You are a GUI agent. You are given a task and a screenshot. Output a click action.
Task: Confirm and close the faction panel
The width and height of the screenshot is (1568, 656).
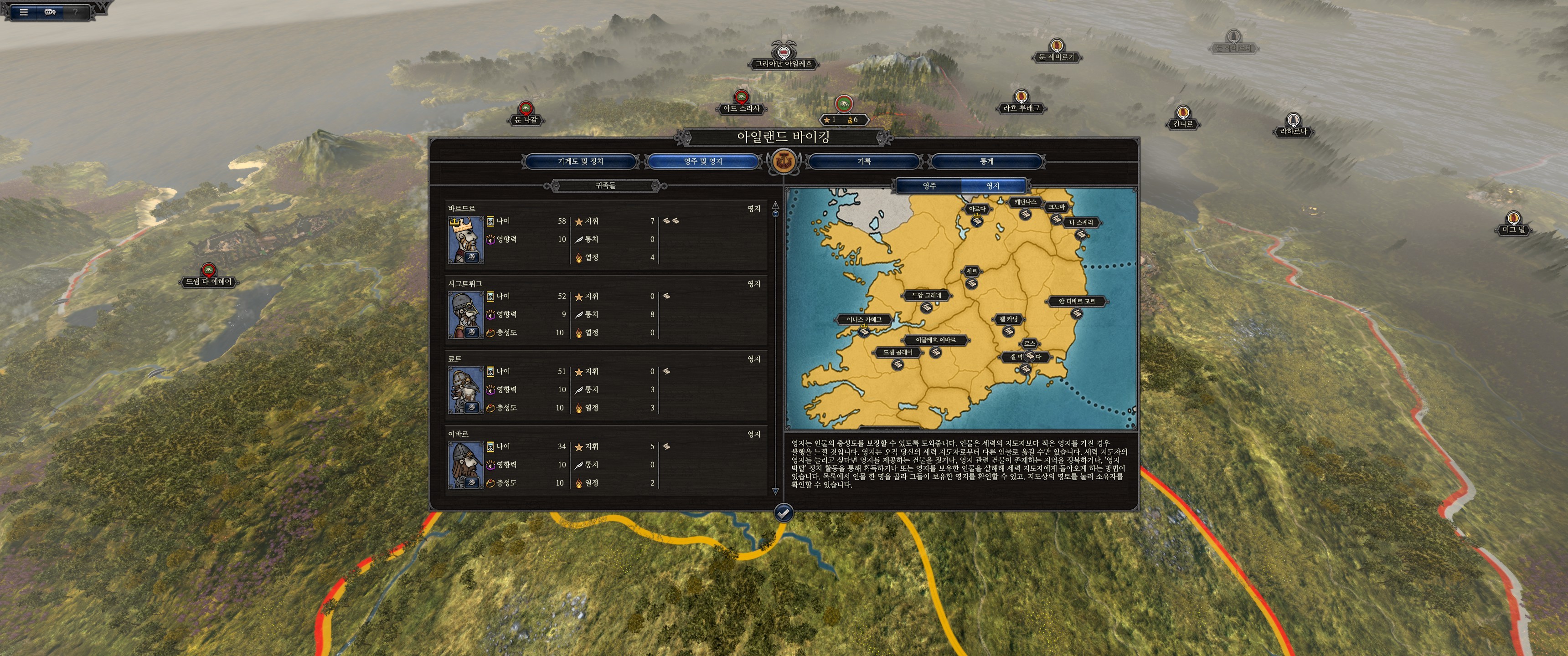[x=784, y=513]
